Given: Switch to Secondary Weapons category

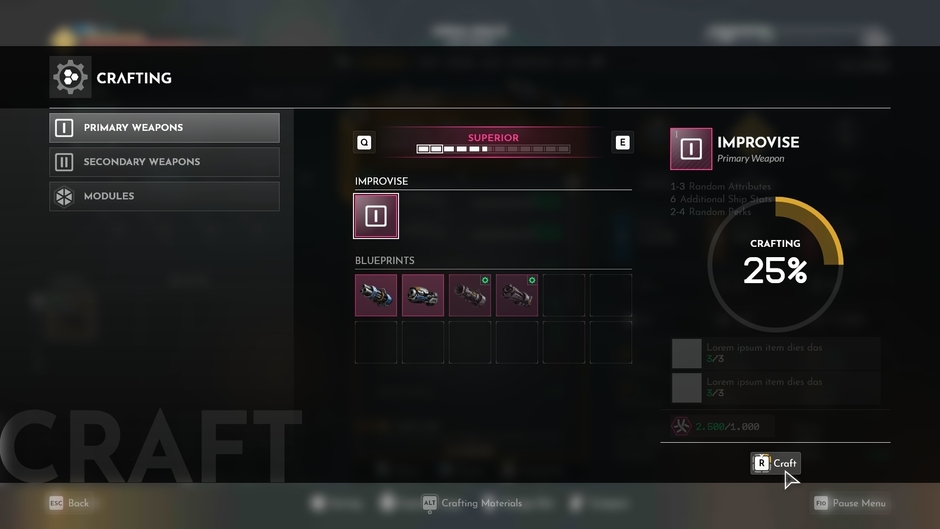Looking at the screenshot, I should 165,162.
